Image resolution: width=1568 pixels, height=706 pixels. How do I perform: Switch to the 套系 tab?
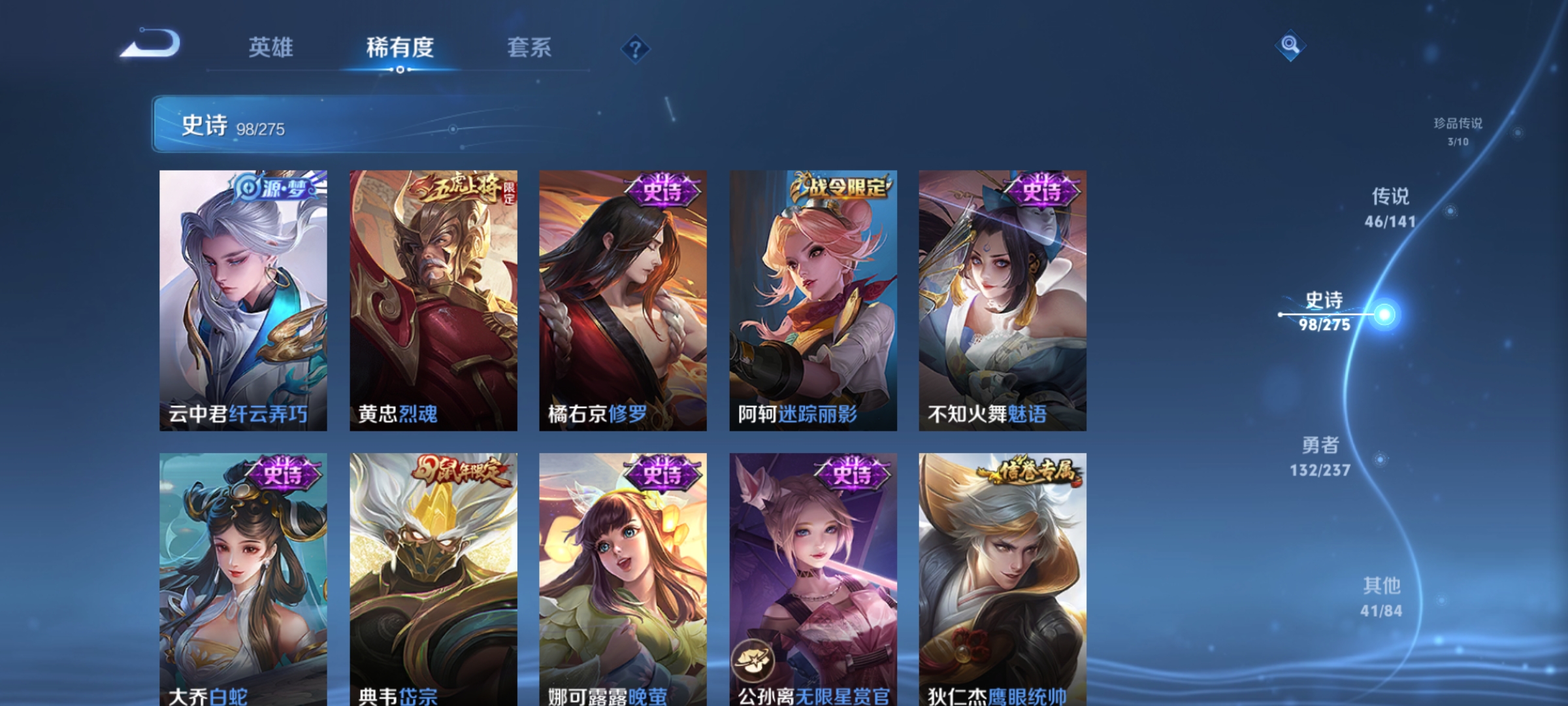[x=531, y=47]
